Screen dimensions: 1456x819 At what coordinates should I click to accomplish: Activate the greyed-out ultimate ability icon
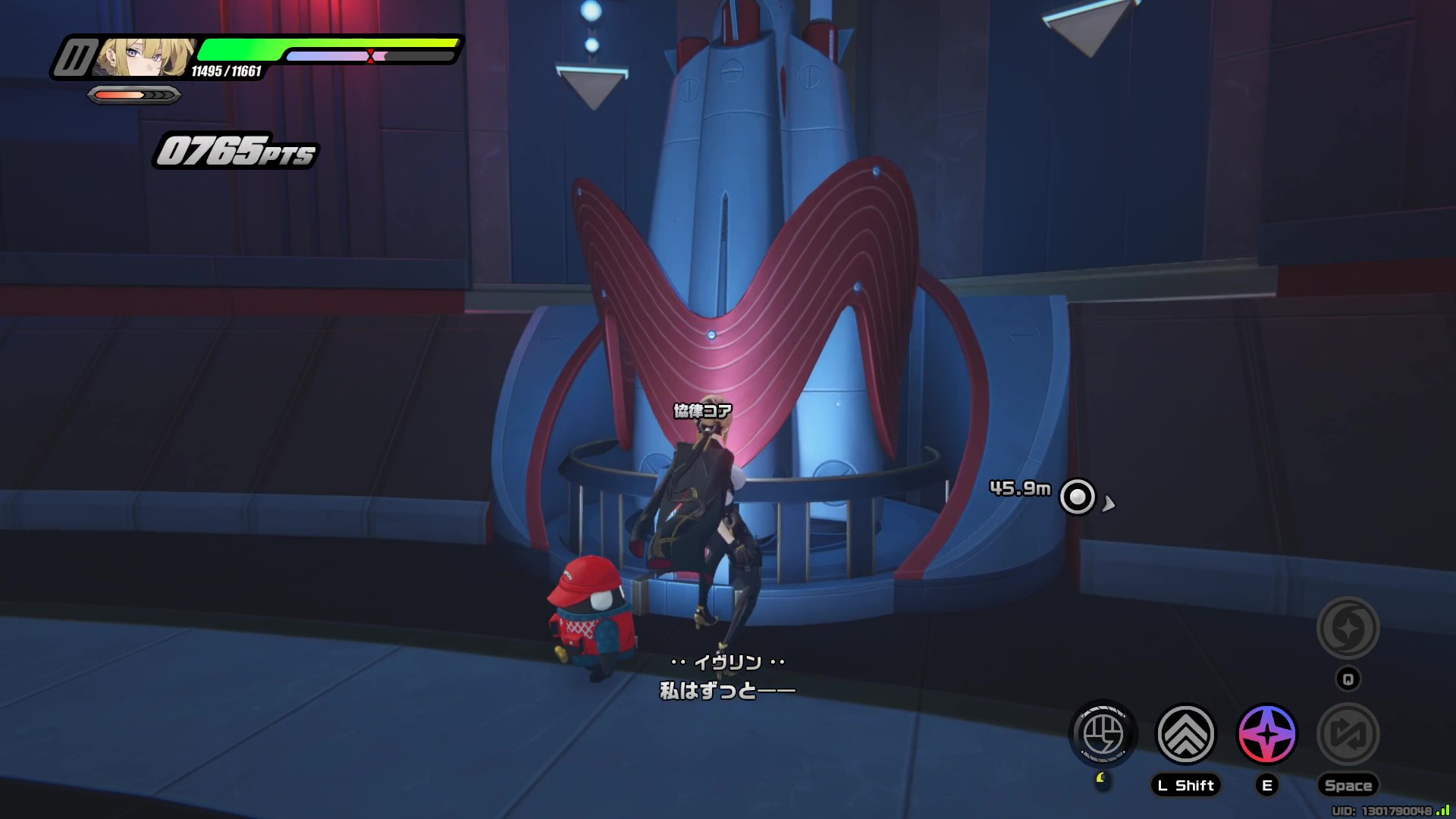[x=1348, y=628]
